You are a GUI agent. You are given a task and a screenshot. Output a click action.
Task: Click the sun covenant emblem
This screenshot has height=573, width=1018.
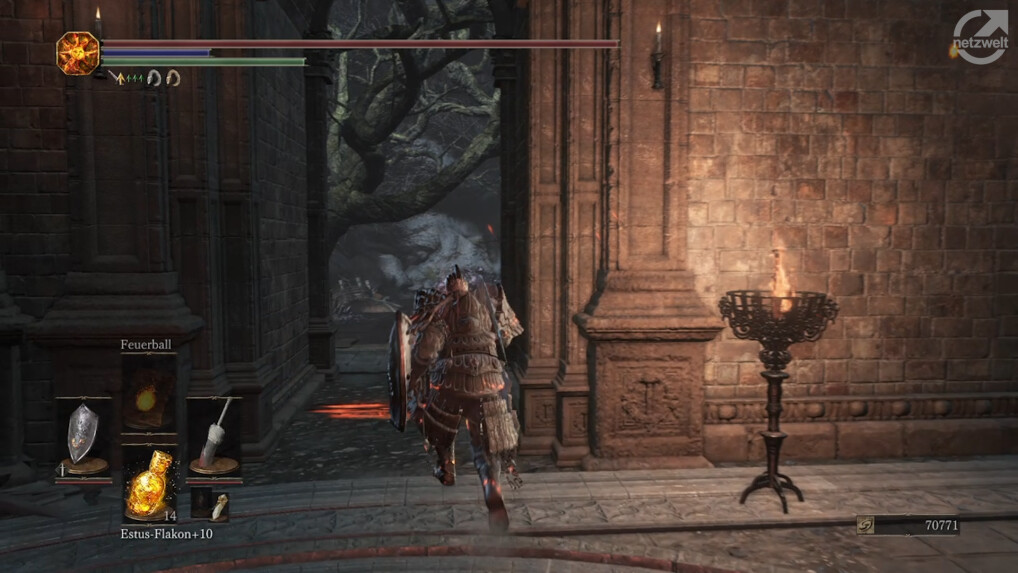click(77, 52)
